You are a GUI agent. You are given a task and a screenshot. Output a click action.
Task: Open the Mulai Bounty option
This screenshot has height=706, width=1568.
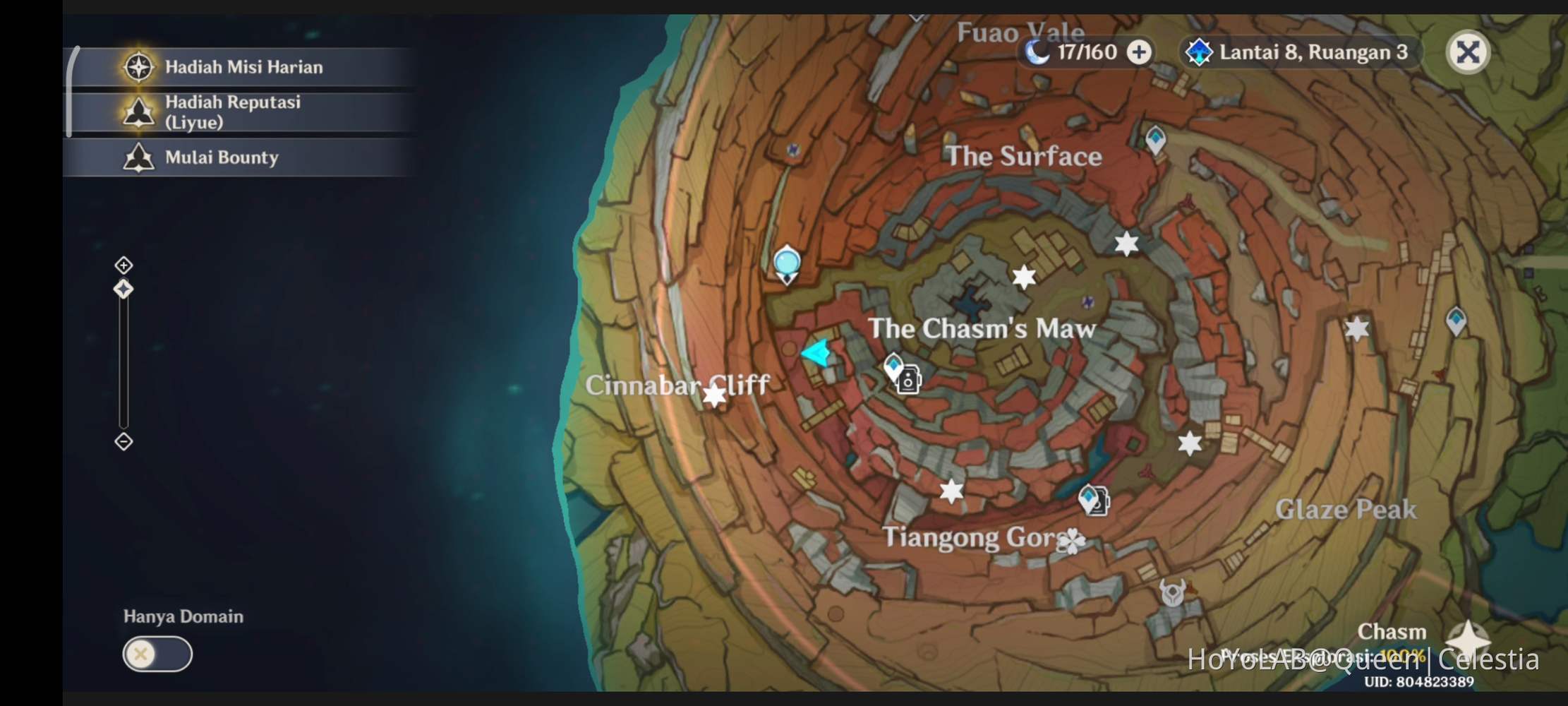pyautogui.click(x=220, y=157)
